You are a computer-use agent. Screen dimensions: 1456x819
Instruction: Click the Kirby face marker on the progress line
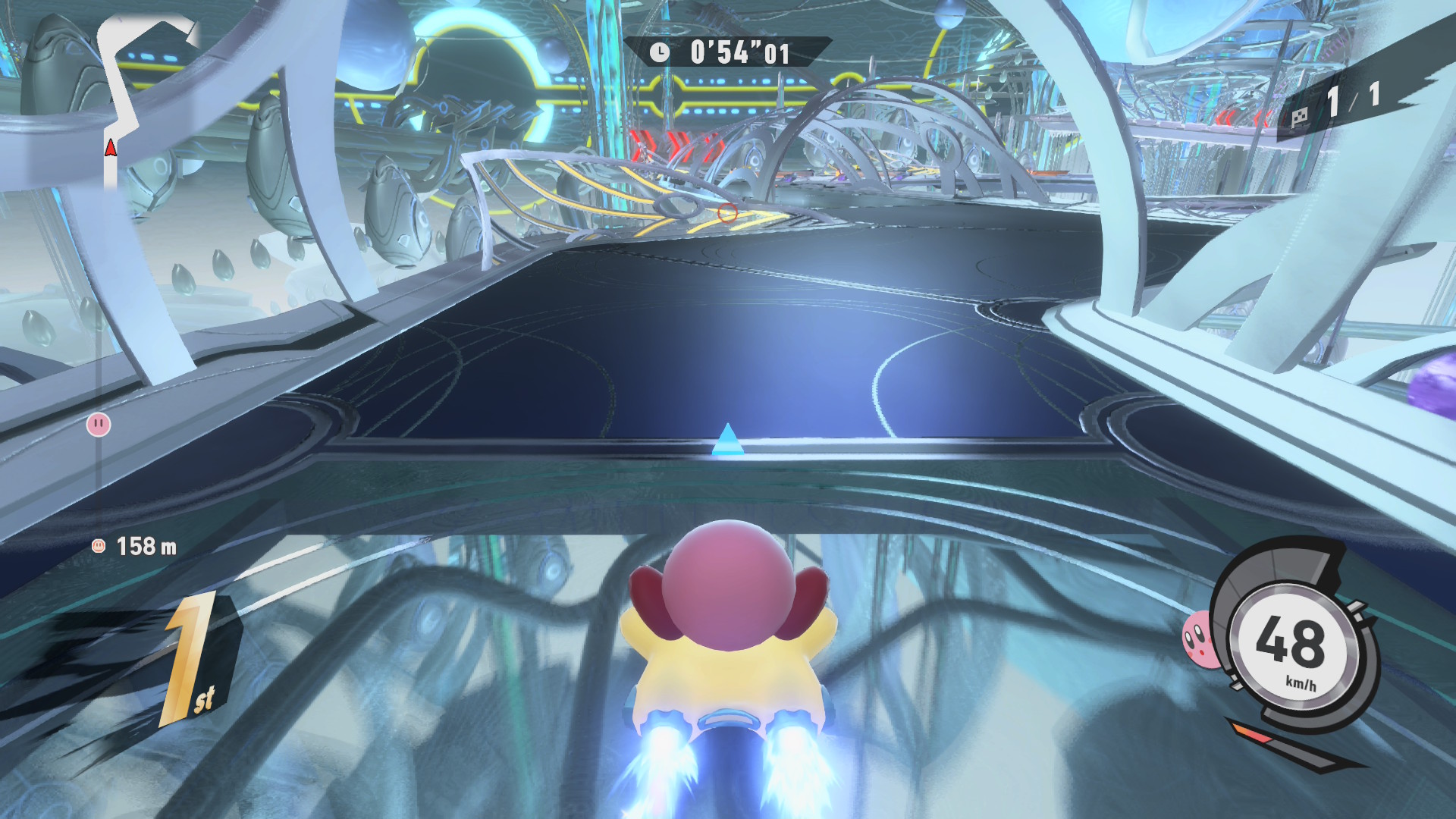point(99,424)
